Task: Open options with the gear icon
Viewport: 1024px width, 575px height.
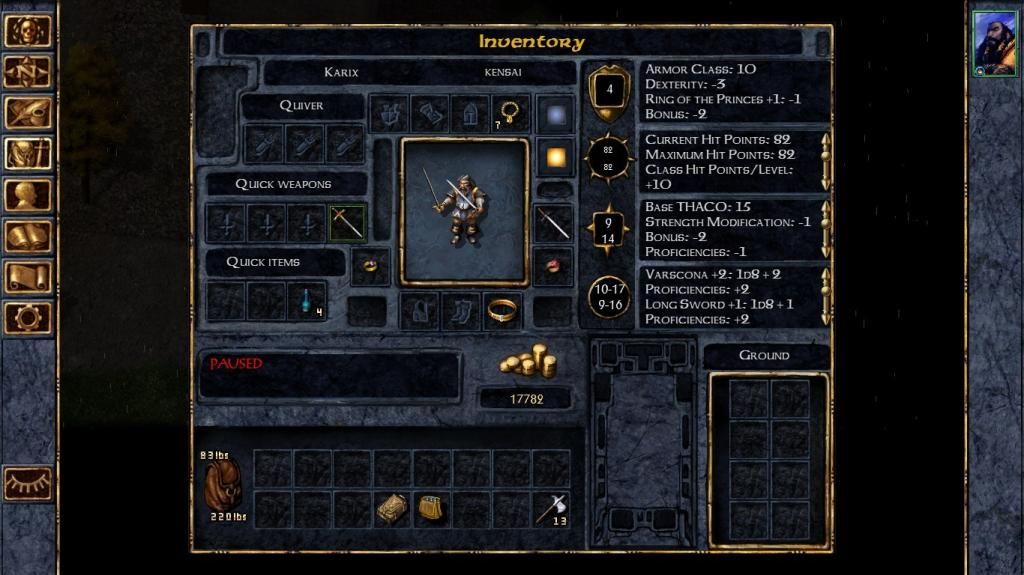Action: point(28,318)
